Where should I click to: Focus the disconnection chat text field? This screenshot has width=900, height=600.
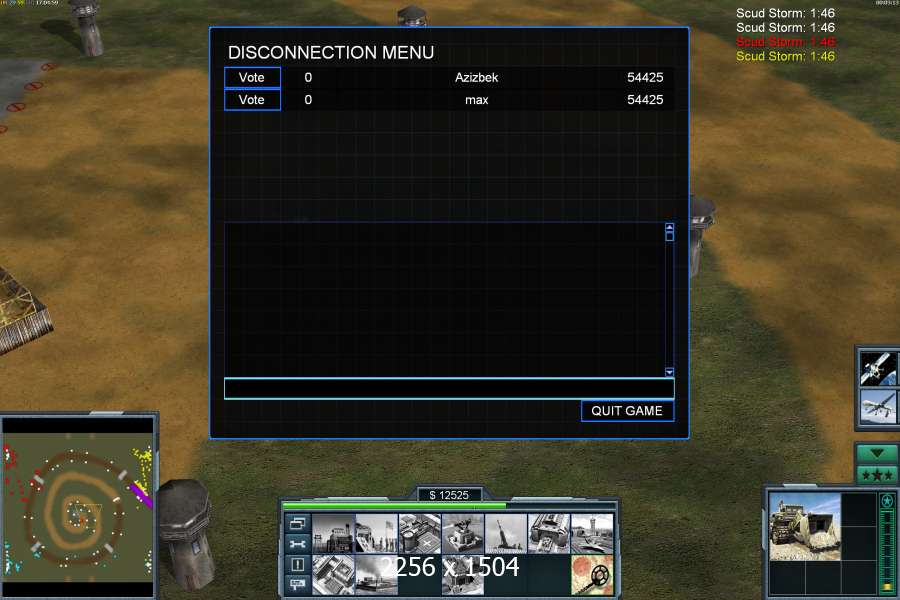[449, 388]
